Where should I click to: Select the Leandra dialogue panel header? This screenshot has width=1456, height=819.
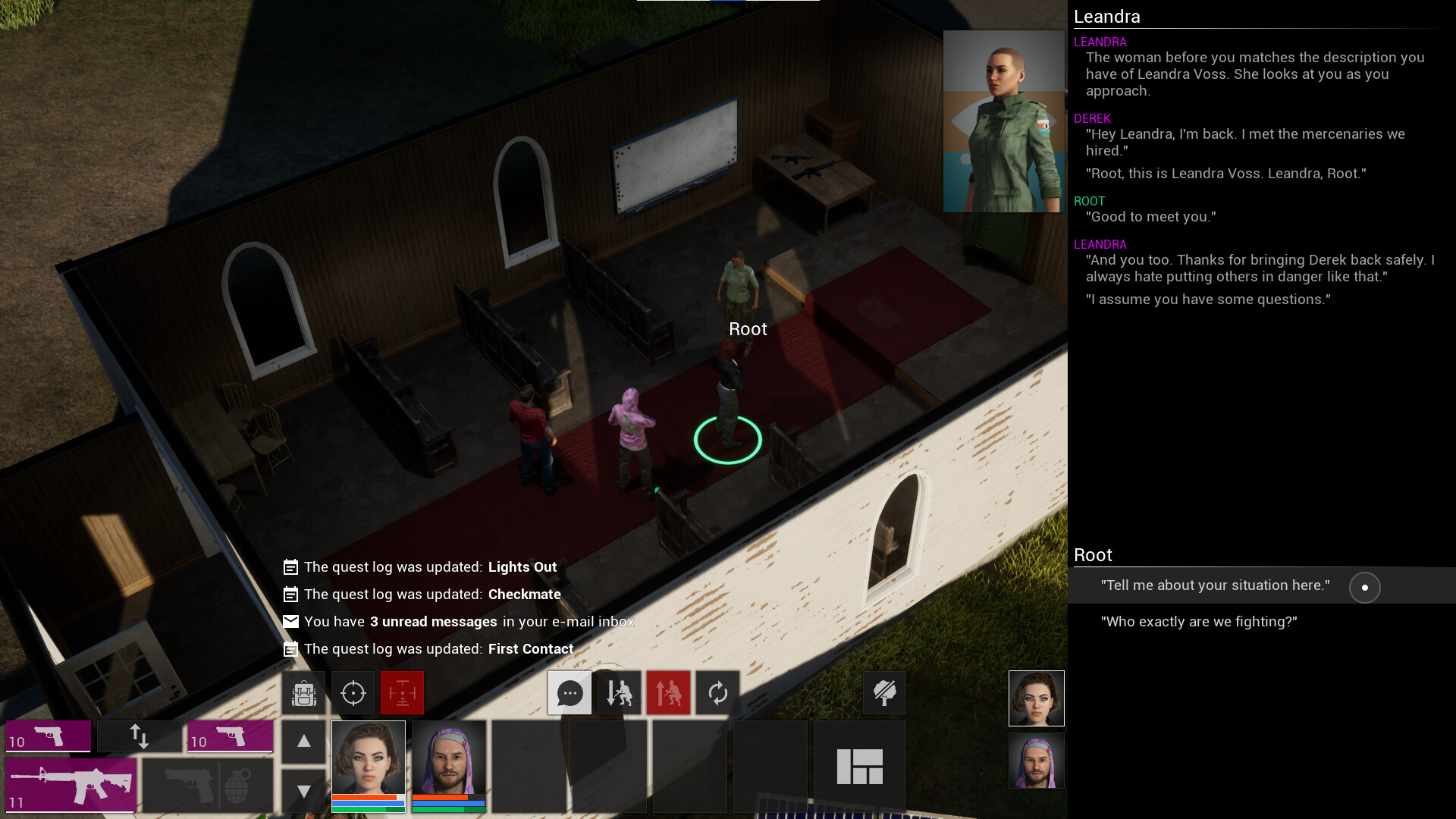click(x=1107, y=16)
